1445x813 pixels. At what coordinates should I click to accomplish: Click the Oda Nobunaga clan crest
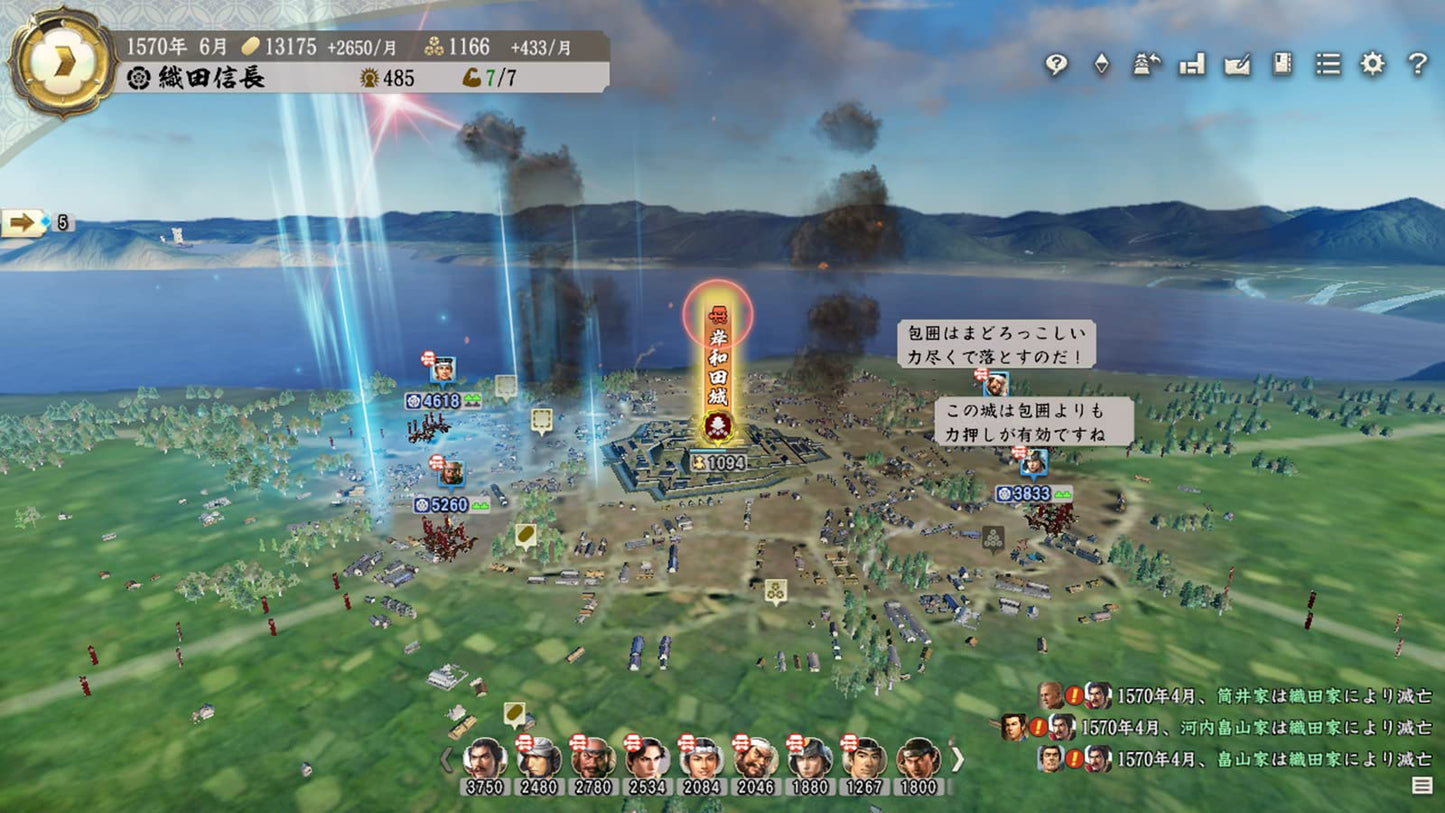(140, 75)
